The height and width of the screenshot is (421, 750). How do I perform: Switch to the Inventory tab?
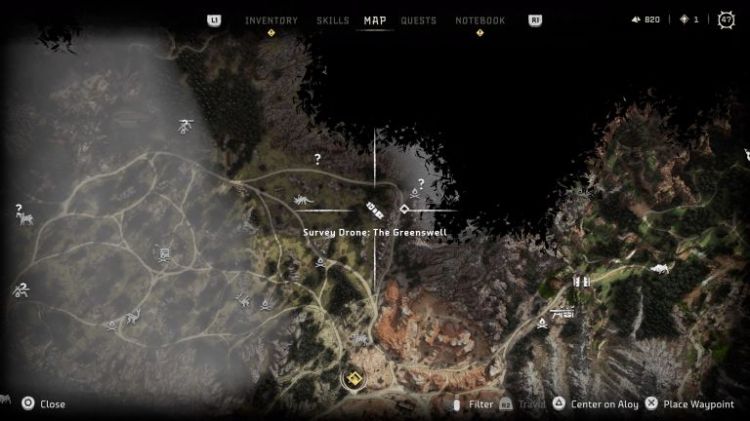271,20
